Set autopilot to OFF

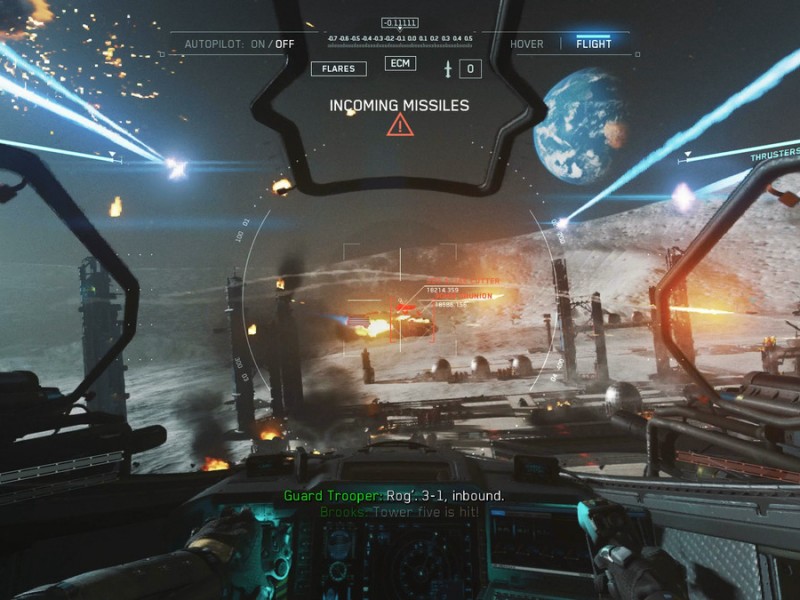click(x=285, y=44)
